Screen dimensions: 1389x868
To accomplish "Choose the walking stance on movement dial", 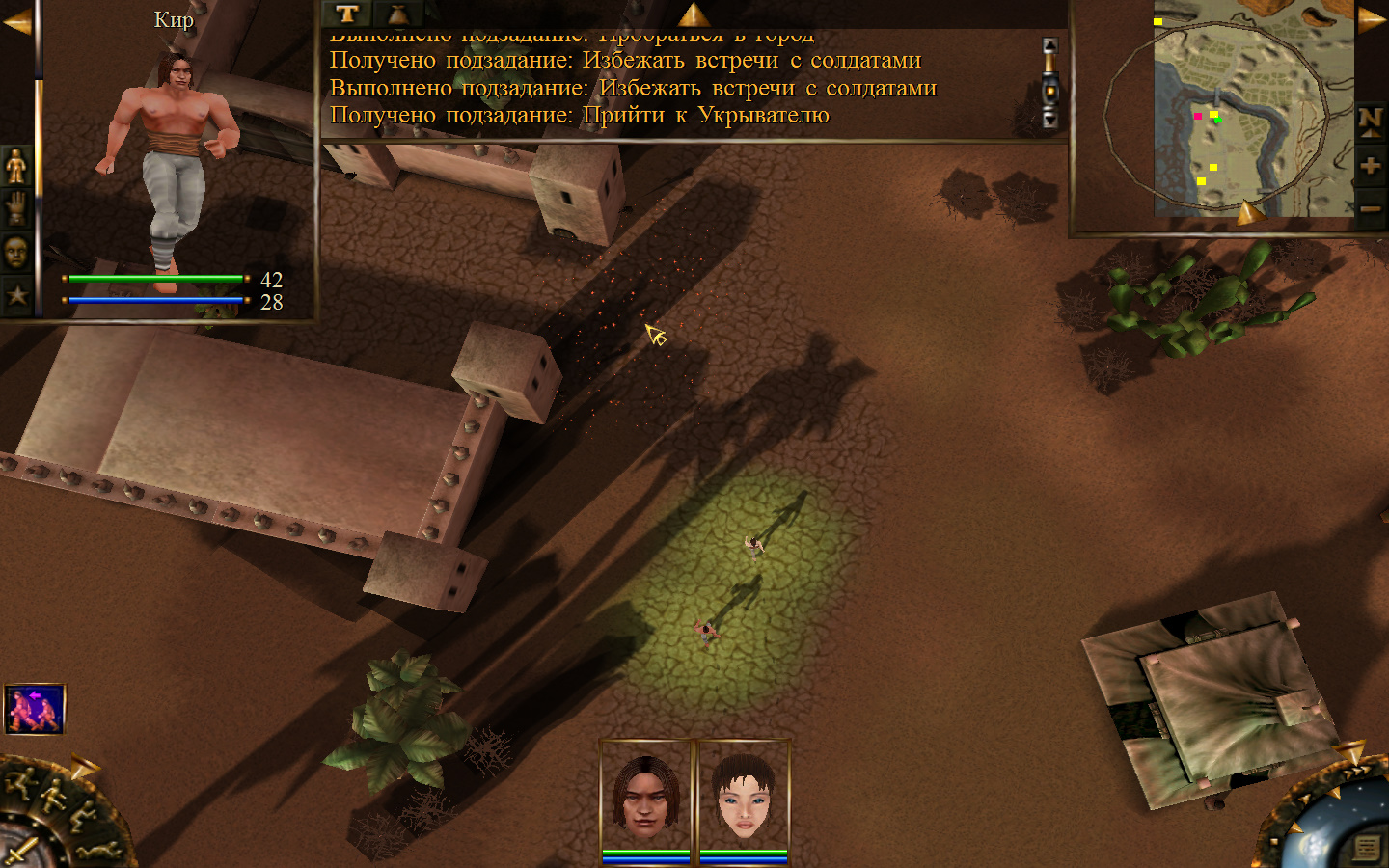I will point(52,797).
